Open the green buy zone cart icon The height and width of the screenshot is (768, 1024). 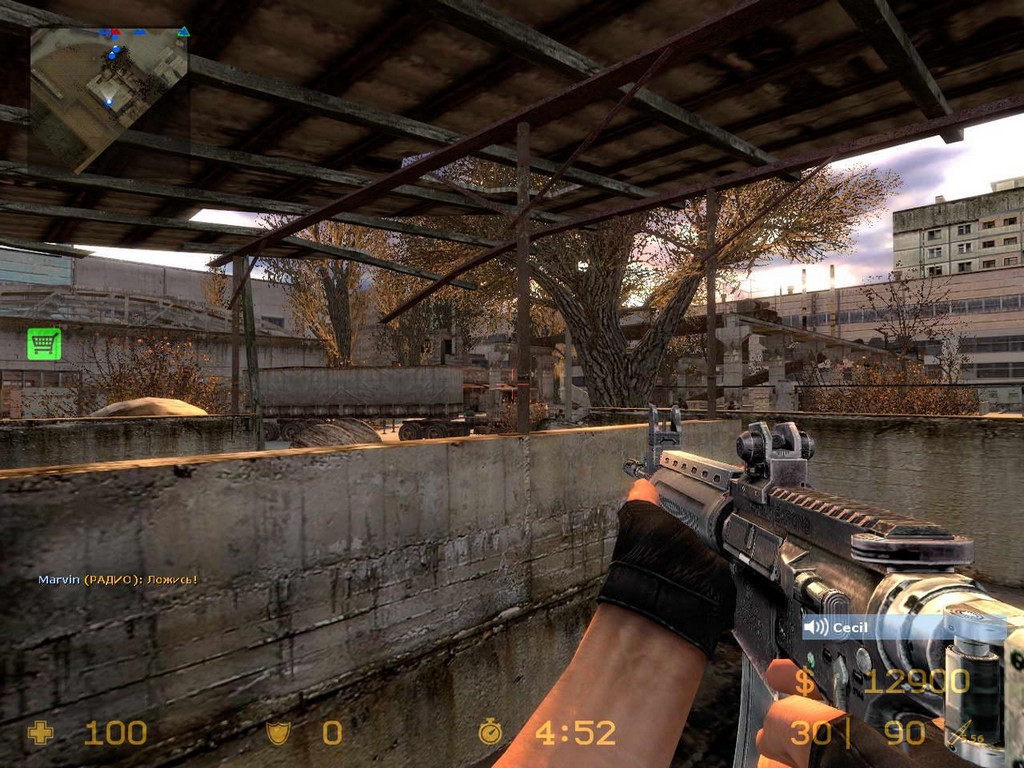[x=44, y=344]
